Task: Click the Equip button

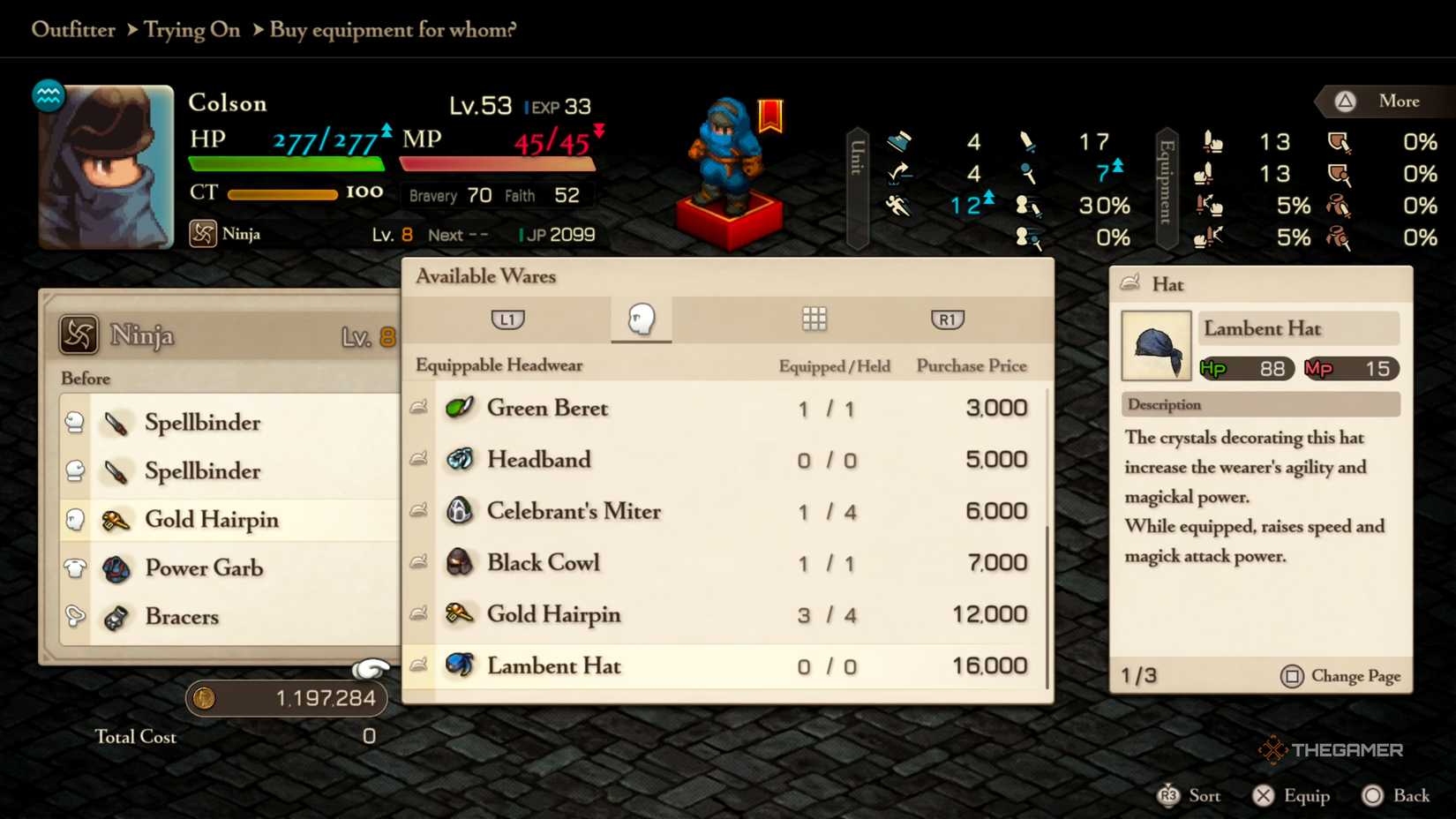Action: [1291, 794]
